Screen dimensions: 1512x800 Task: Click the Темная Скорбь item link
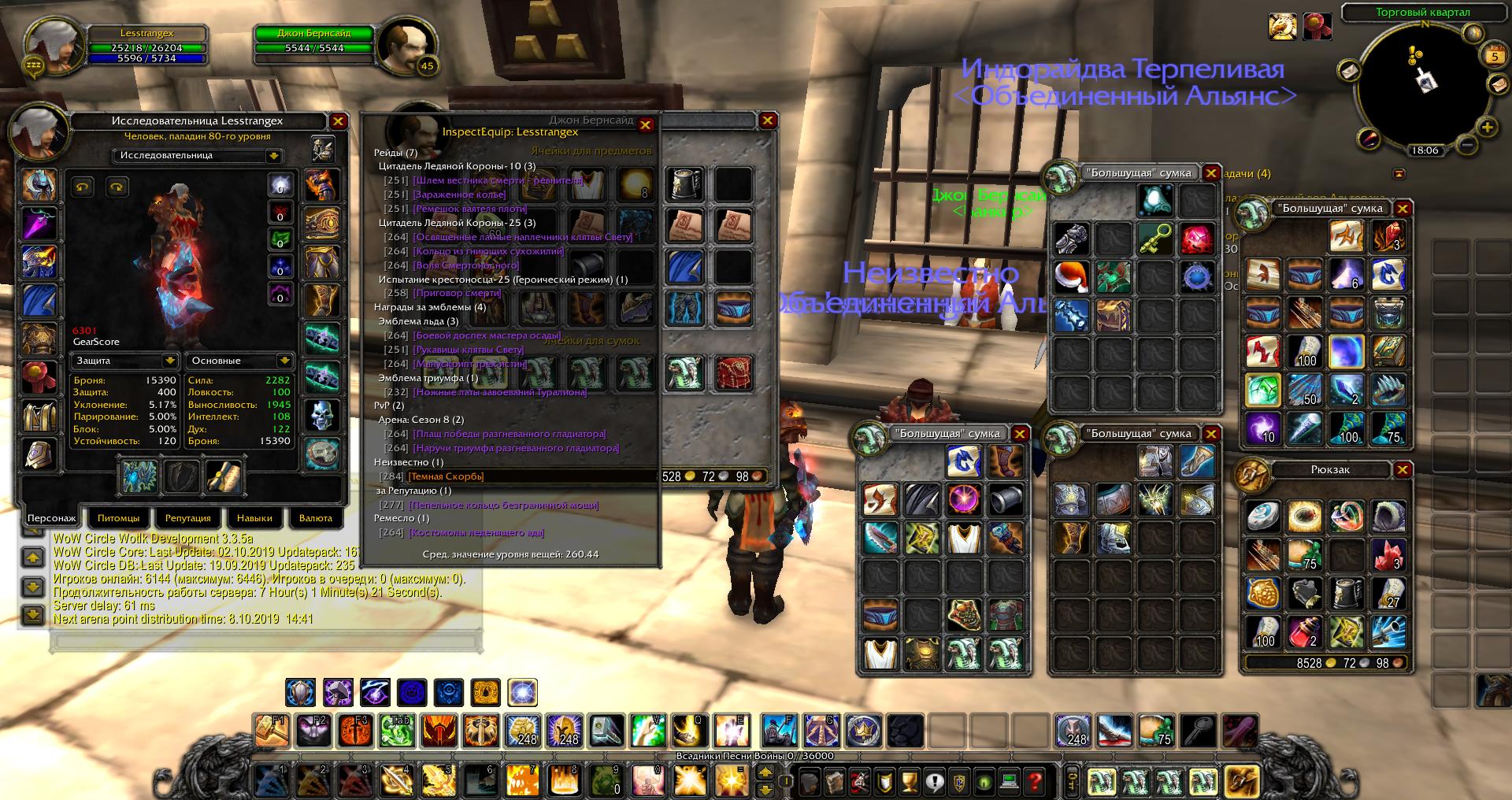[446, 476]
